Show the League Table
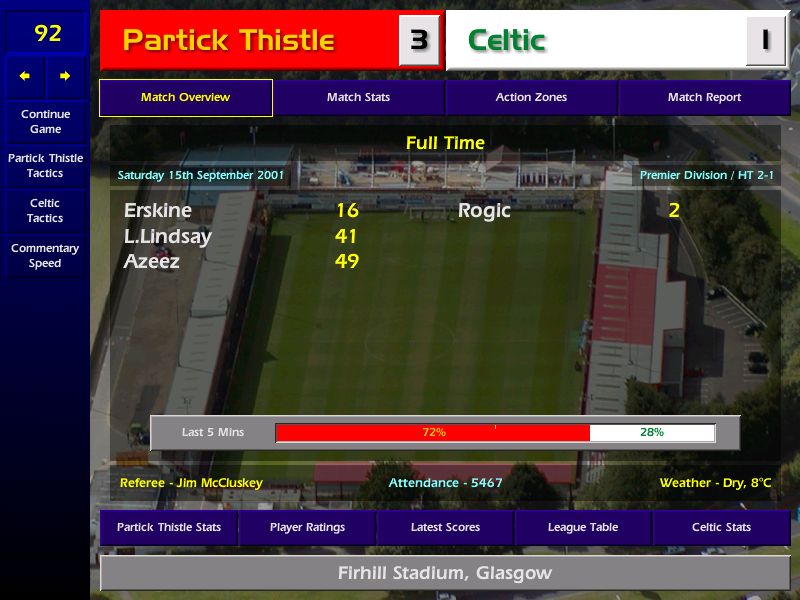Viewport: 800px width, 600px height. pyautogui.click(x=583, y=527)
